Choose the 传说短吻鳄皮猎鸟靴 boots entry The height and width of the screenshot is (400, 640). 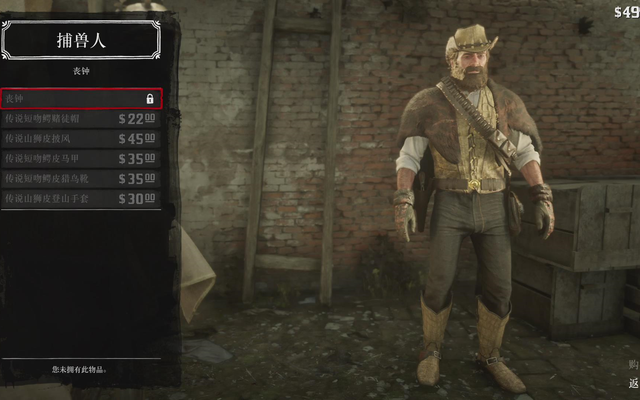tap(81, 179)
